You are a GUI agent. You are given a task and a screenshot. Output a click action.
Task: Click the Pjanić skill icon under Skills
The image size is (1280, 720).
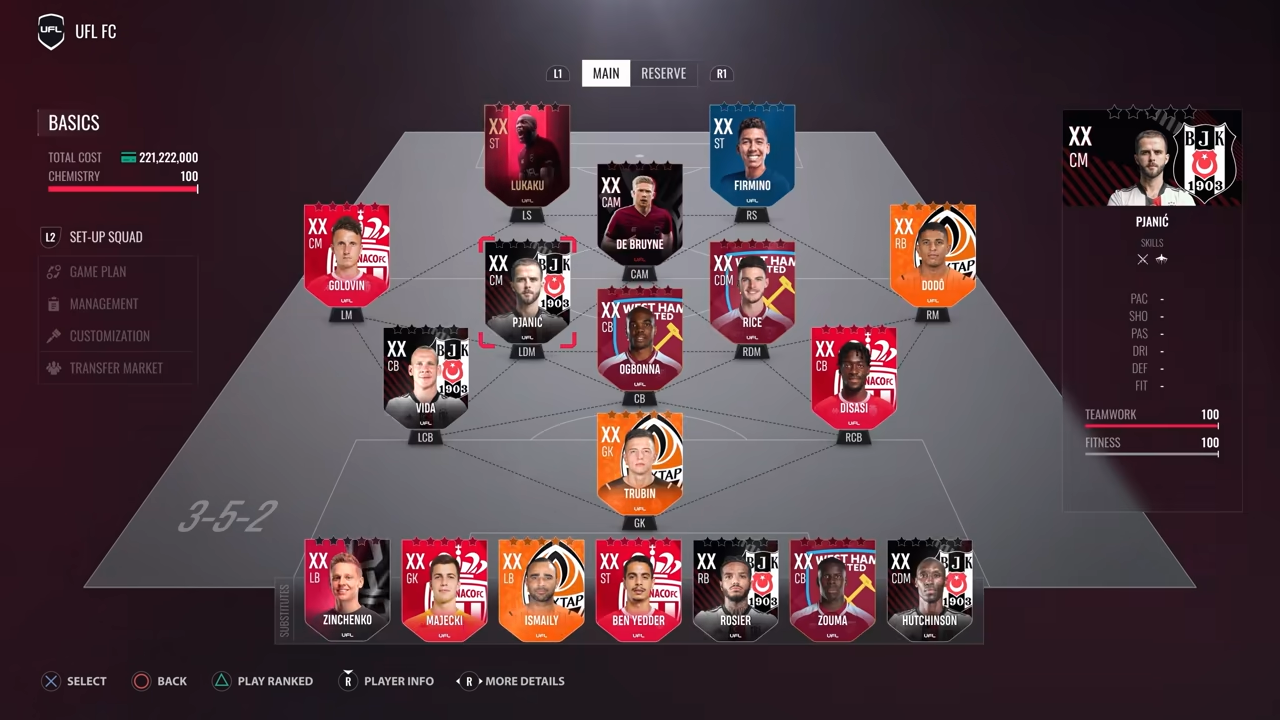pyautogui.click(x=1143, y=259)
